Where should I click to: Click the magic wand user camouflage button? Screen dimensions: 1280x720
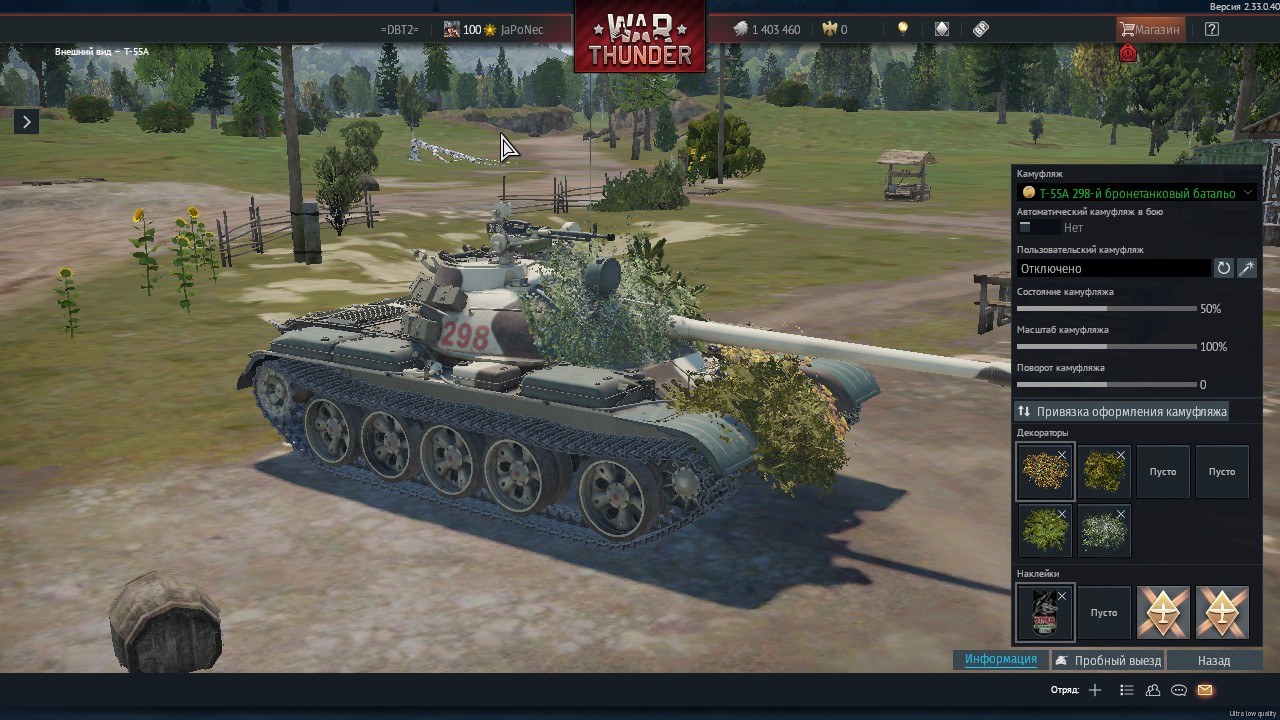point(1247,268)
